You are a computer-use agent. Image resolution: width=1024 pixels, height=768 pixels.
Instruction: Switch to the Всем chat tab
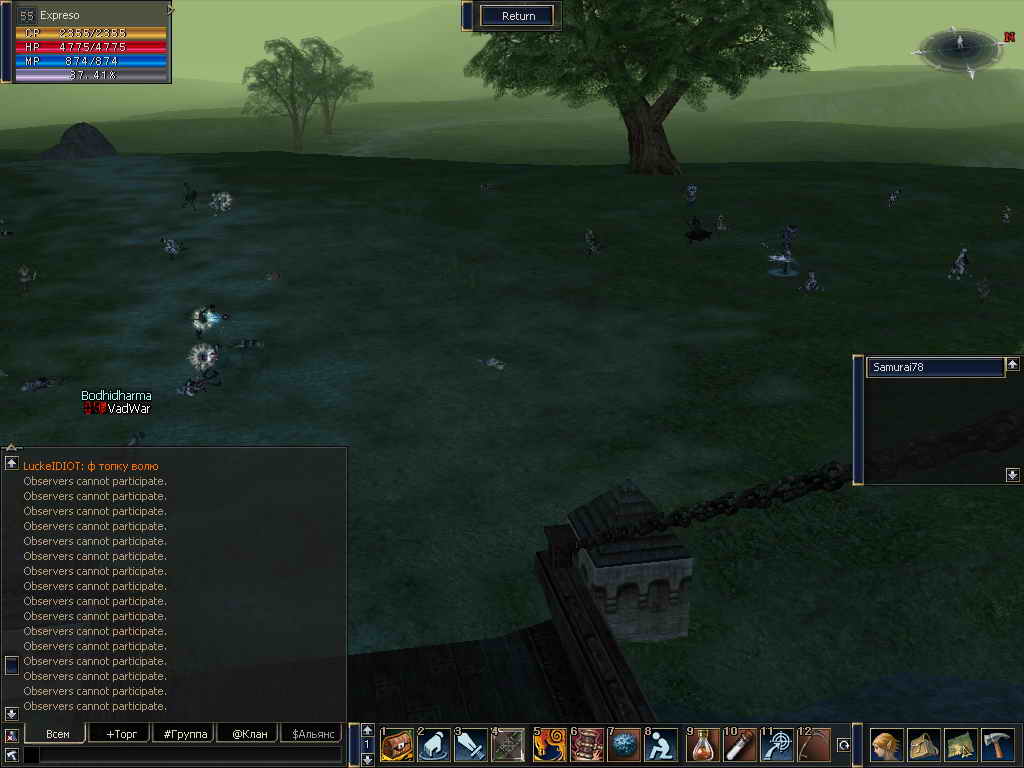point(57,734)
